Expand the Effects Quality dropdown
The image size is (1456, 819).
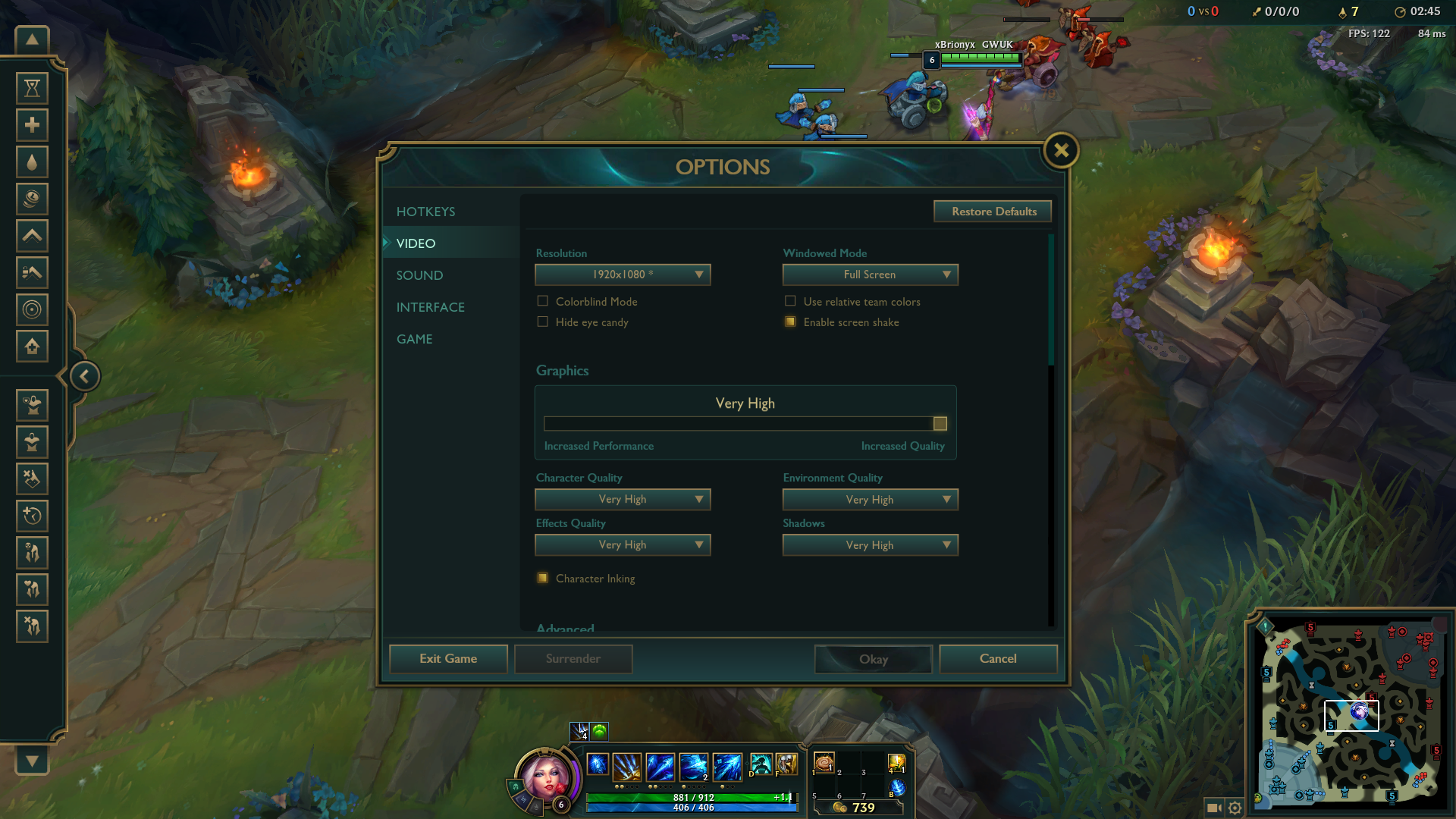coord(623,544)
